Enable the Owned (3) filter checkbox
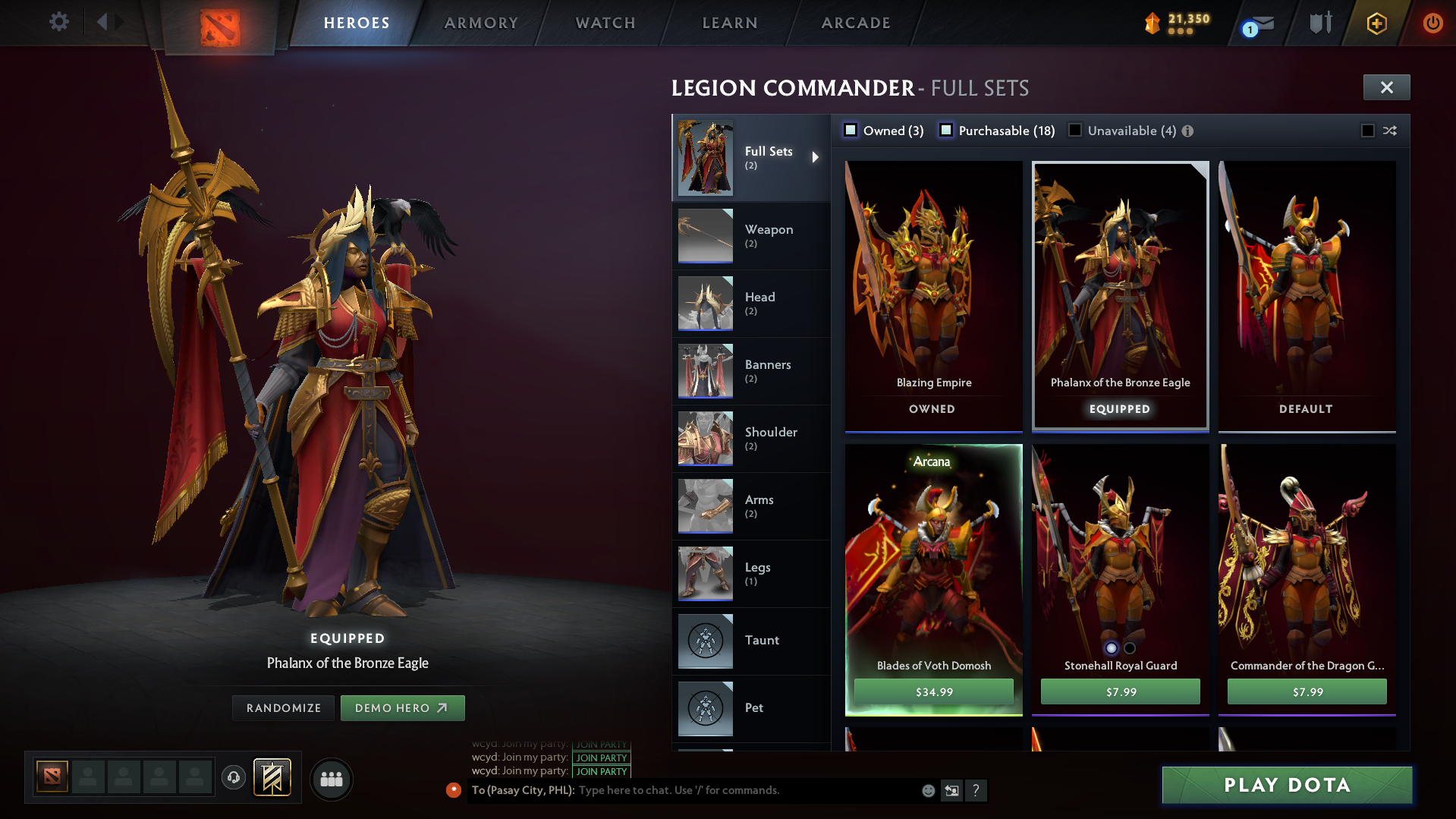This screenshot has width=1456, height=819. click(x=851, y=130)
